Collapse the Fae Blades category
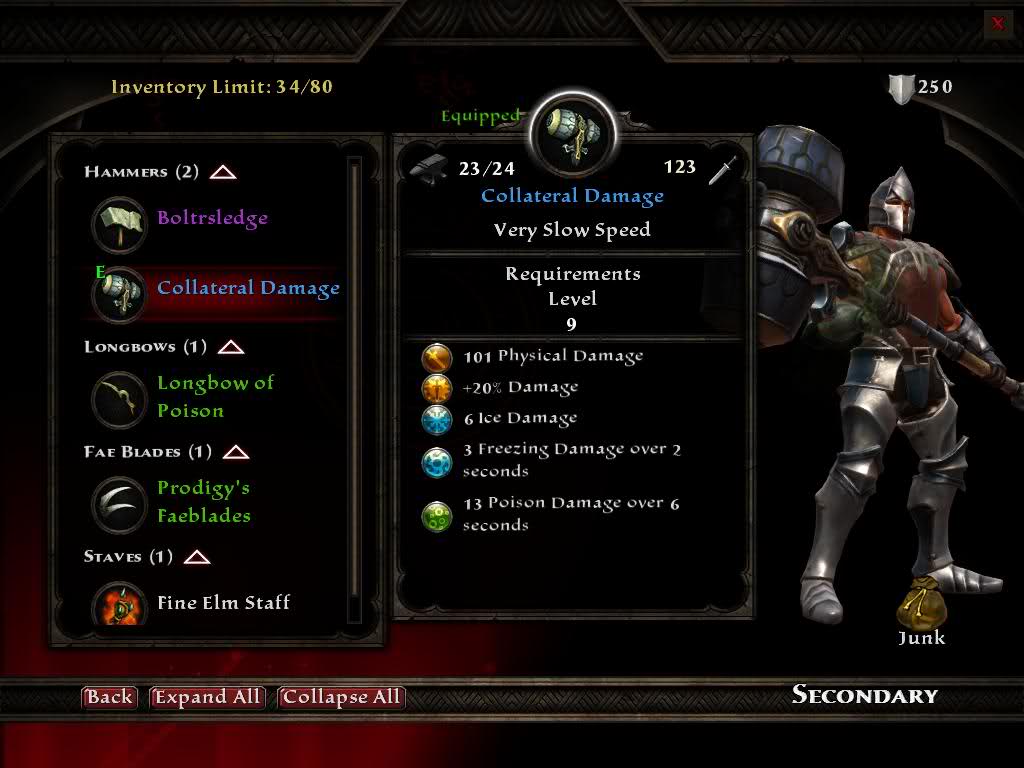This screenshot has width=1024, height=768. [x=236, y=452]
